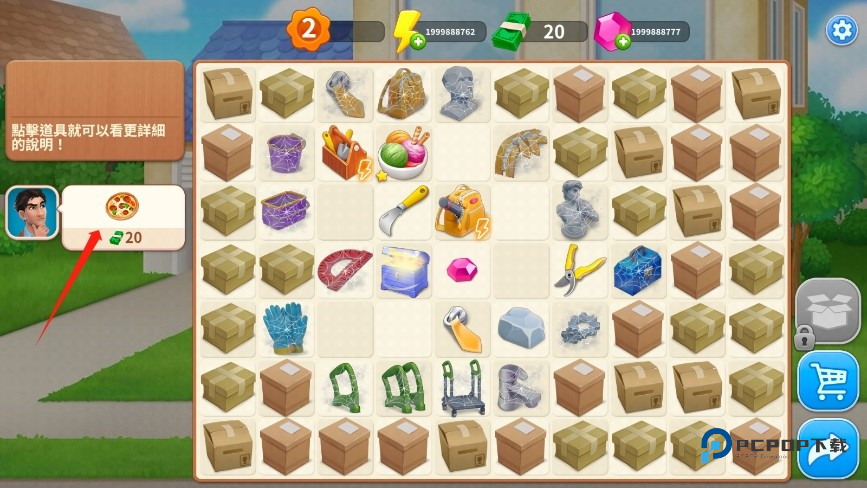The image size is (867, 488).
Task: Choose the orange necktie tile
Action: (462, 328)
